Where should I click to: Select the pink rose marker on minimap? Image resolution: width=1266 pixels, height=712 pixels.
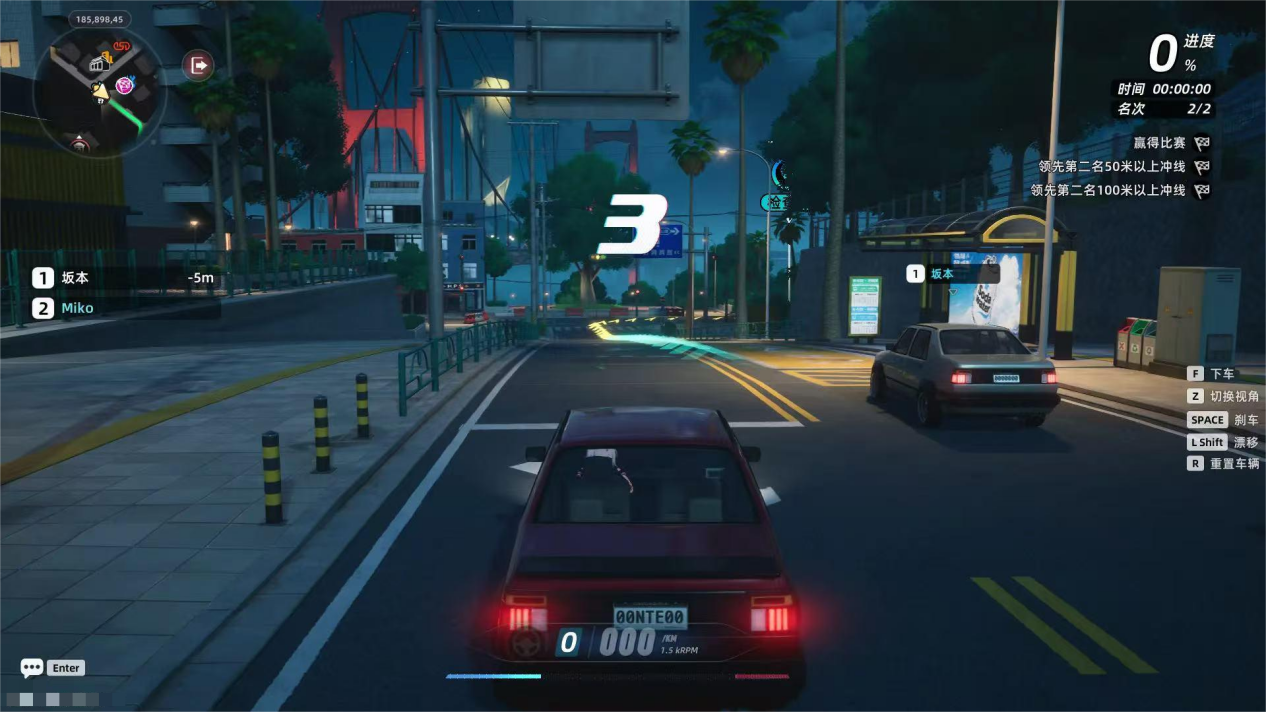point(125,86)
